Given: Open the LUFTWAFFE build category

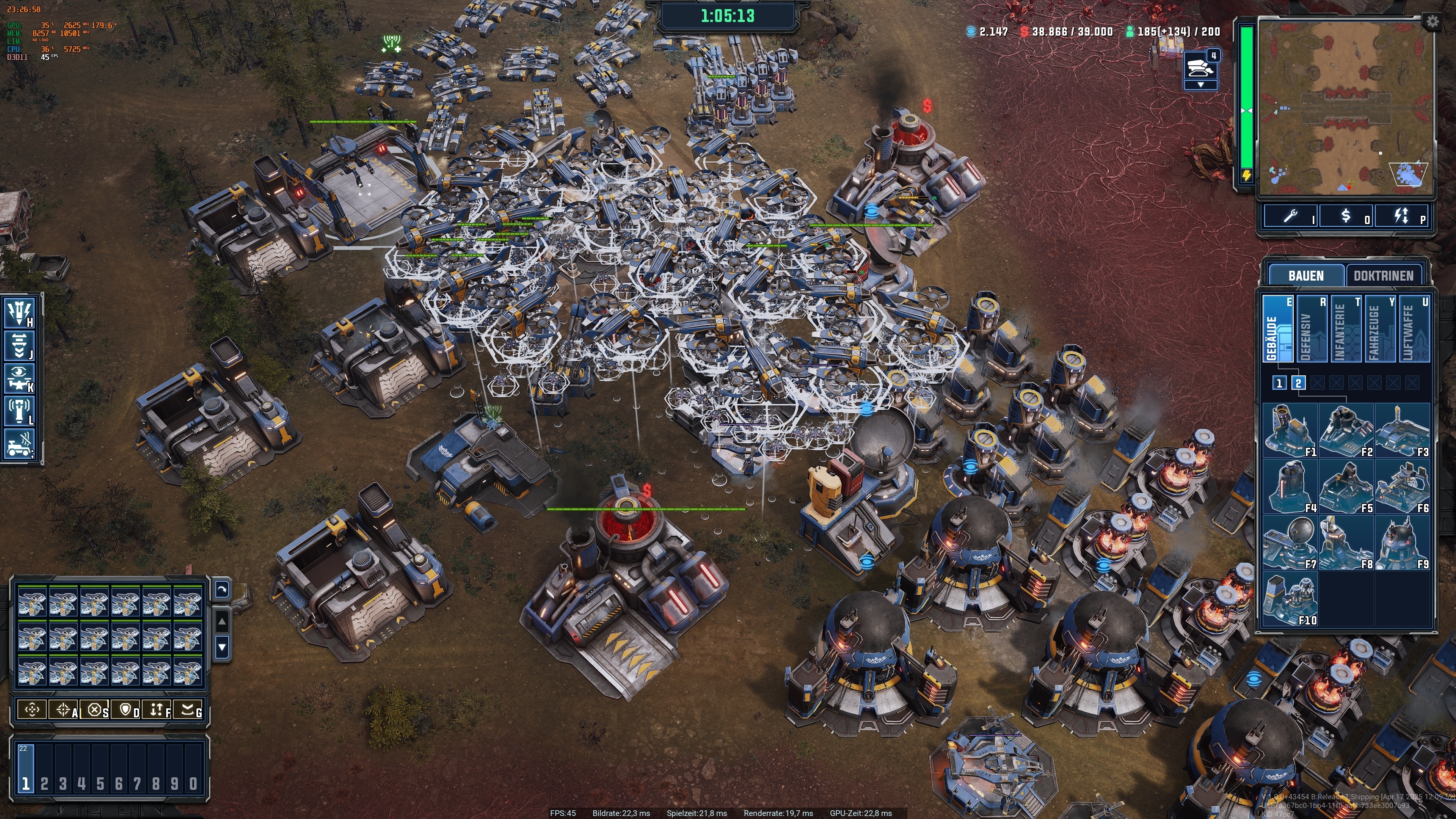Looking at the screenshot, I should point(1414,328).
